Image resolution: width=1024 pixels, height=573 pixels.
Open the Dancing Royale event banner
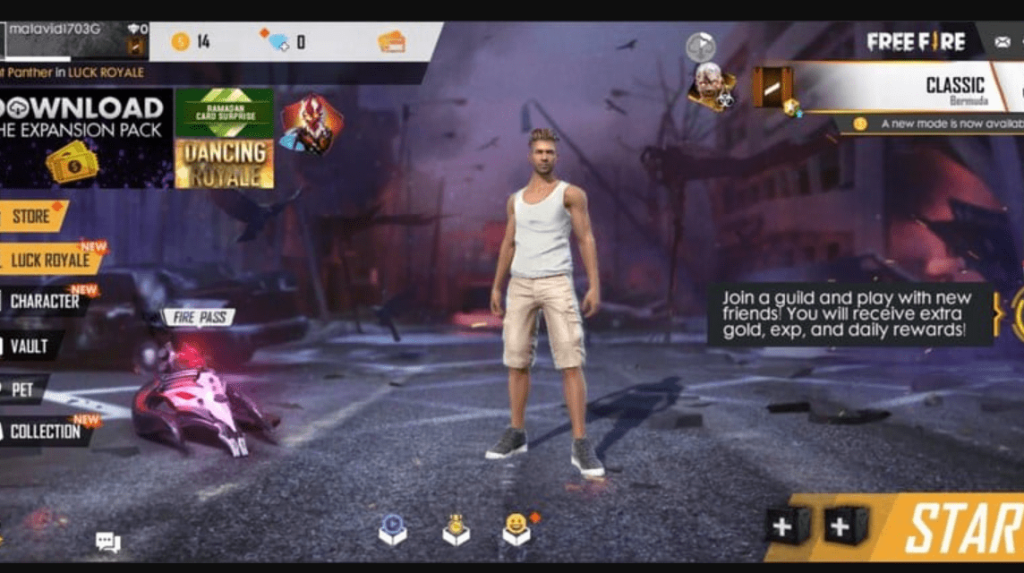click(x=224, y=163)
